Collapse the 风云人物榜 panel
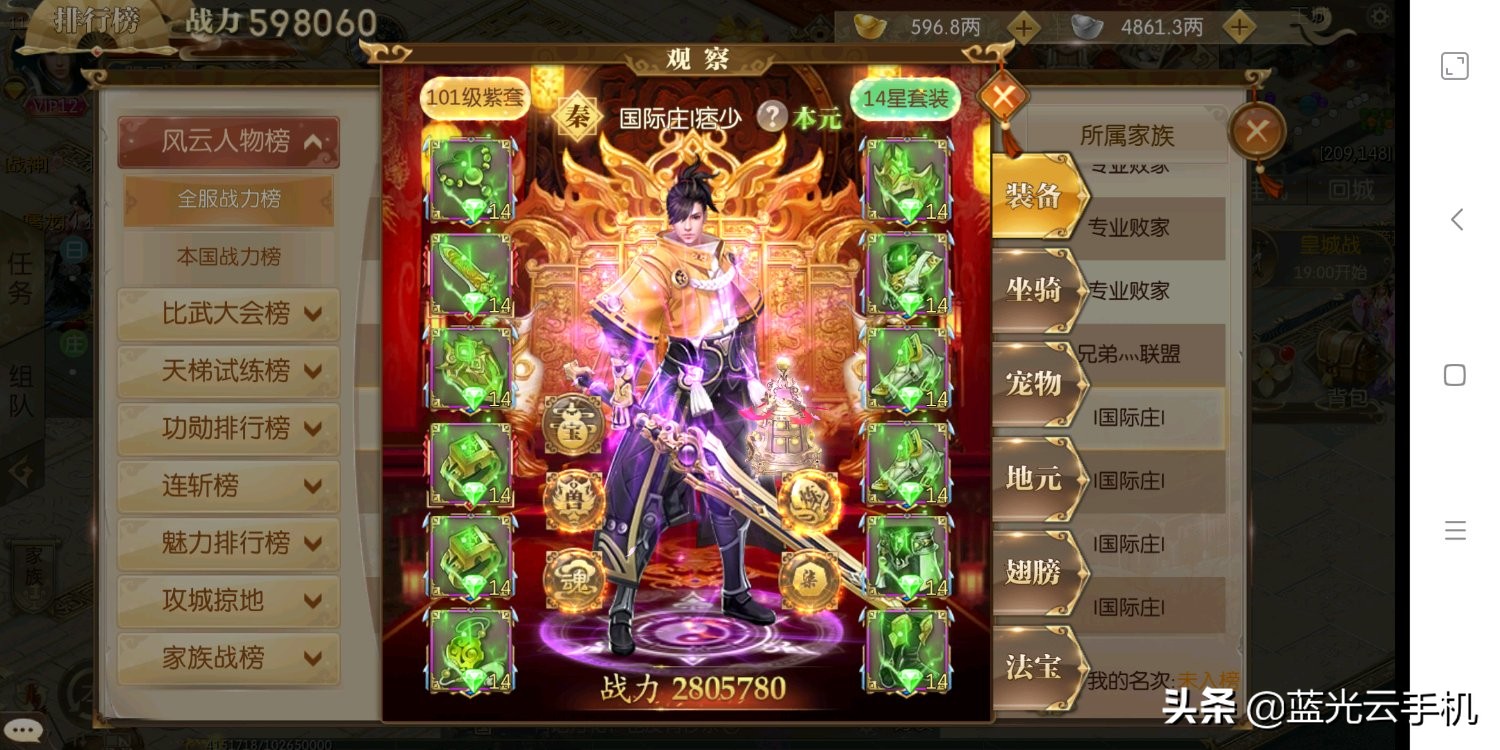 tap(228, 141)
